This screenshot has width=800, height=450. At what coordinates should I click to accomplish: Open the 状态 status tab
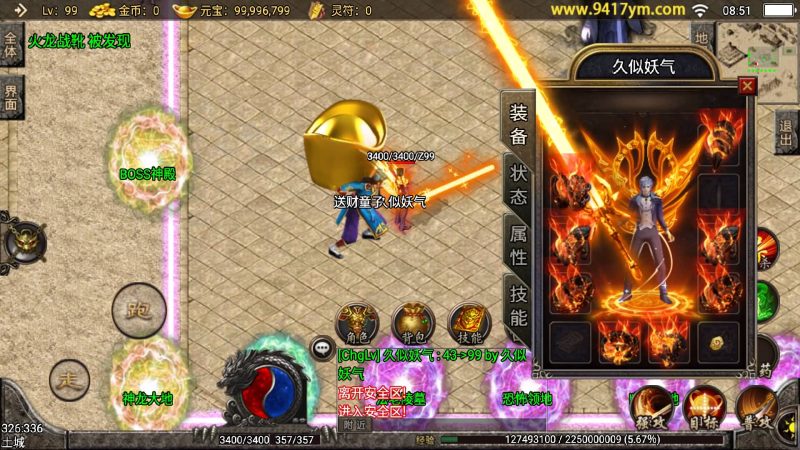(518, 183)
